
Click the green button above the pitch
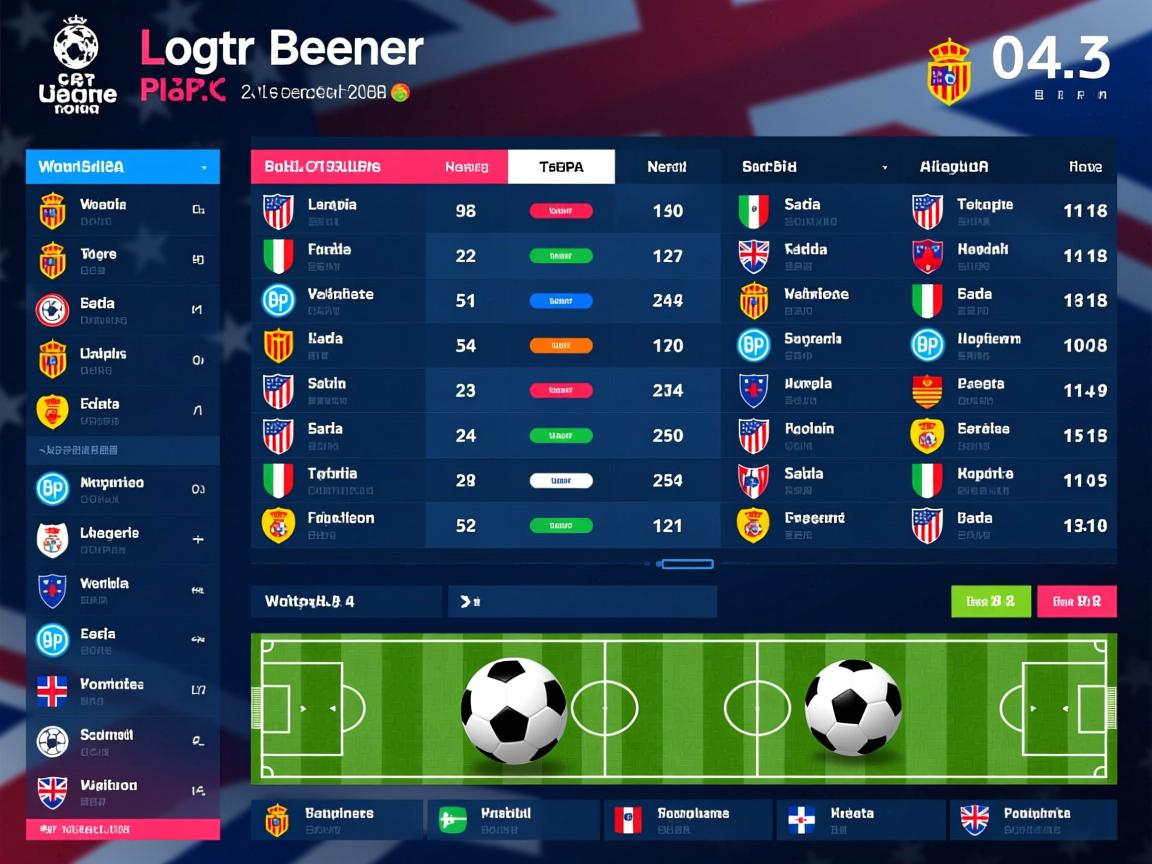tap(990, 601)
